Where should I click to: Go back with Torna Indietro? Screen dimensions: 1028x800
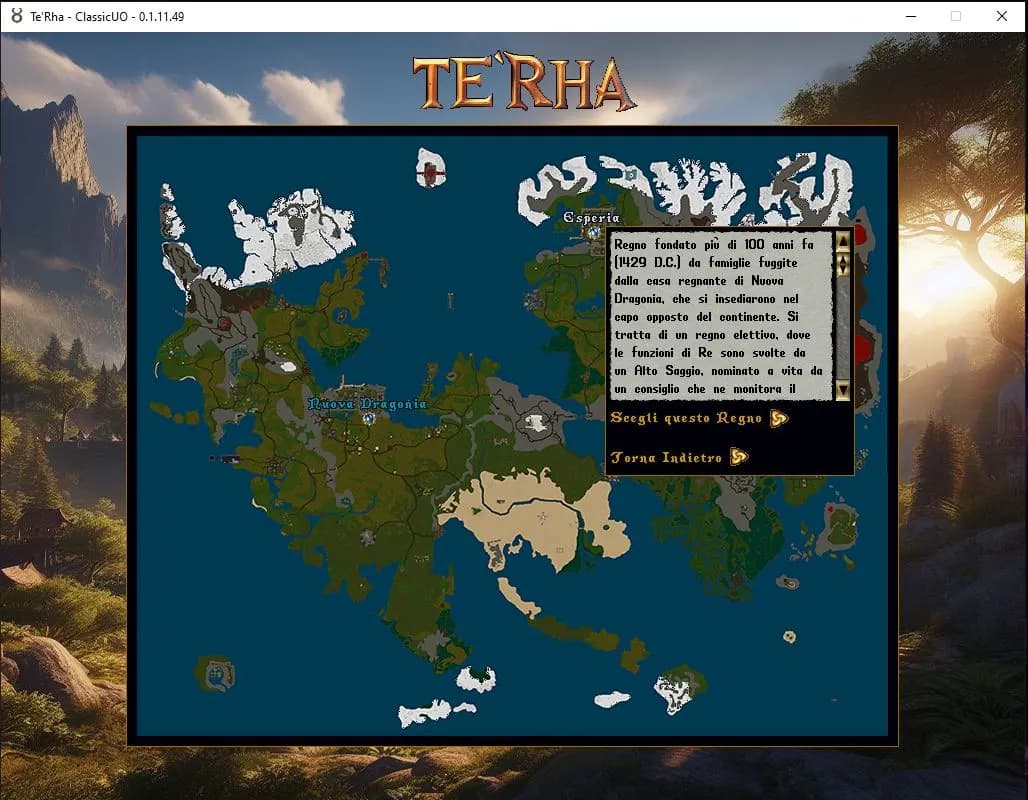tap(678, 458)
